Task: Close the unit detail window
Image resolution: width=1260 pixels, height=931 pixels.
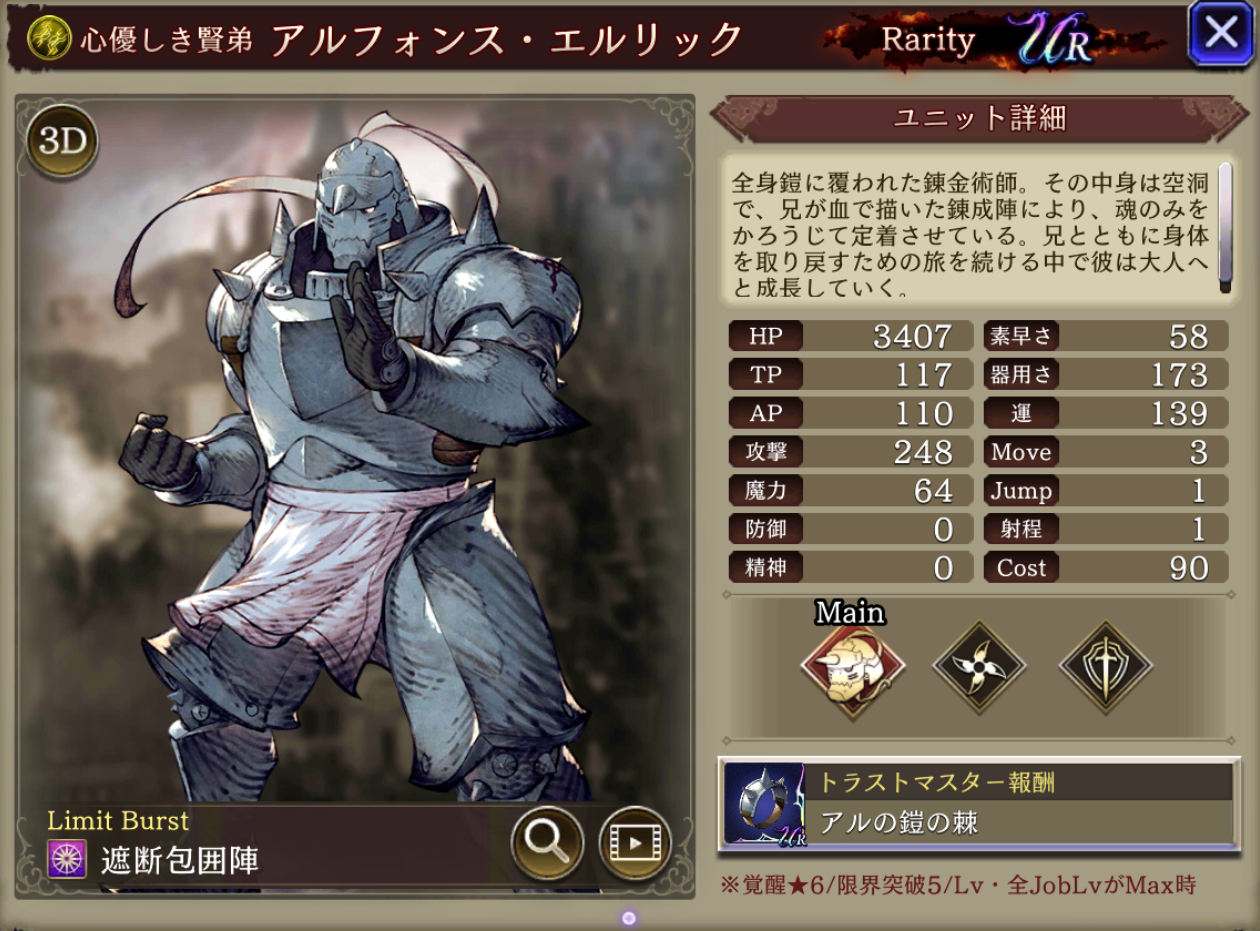Action: (x=1221, y=34)
